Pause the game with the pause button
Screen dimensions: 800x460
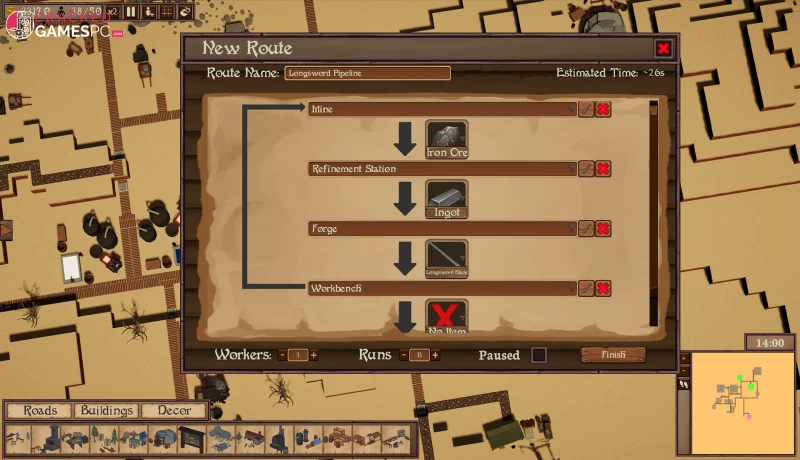pyautogui.click(x=131, y=11)
